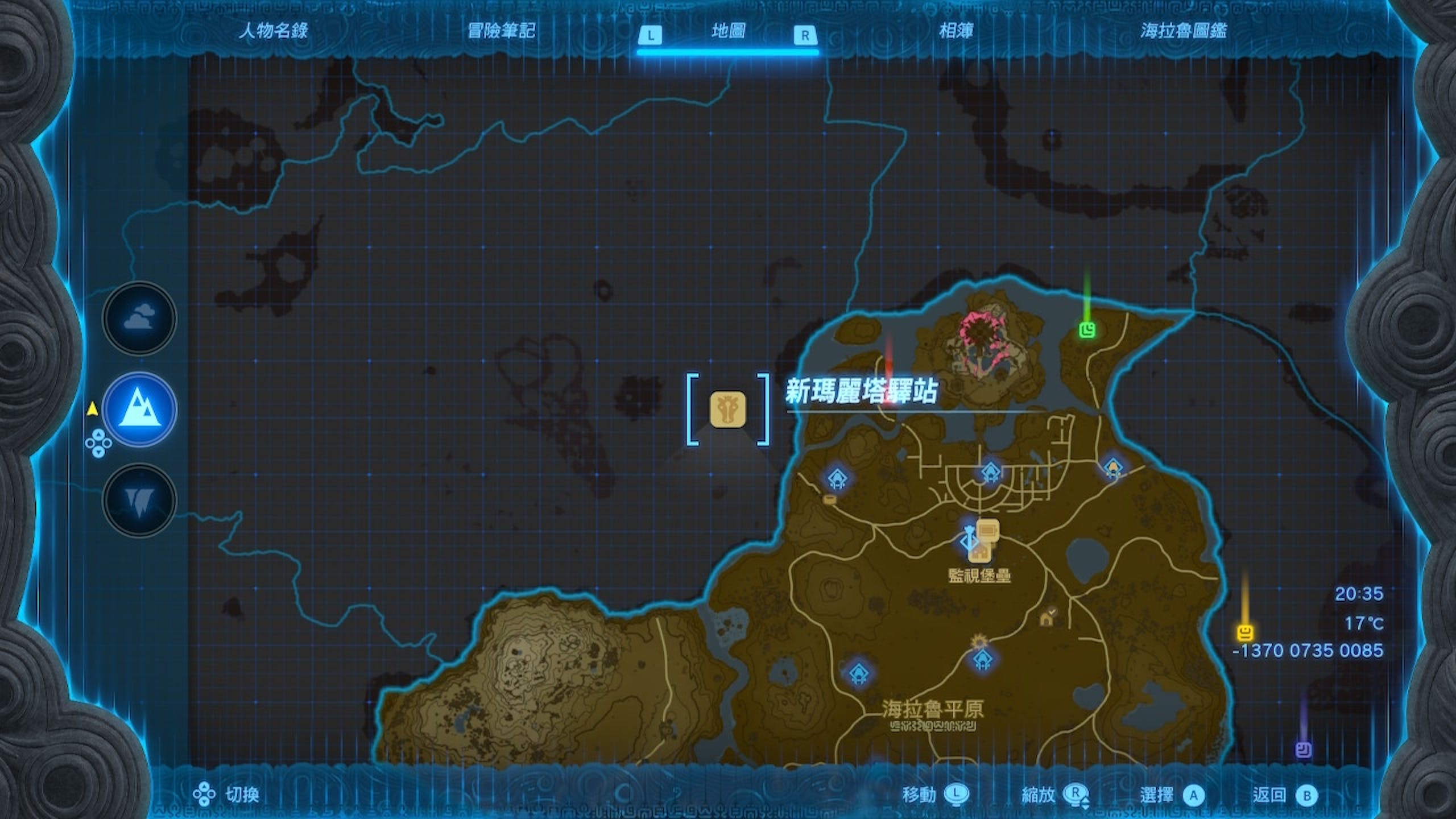Select the red beam map pin
The image size is (1456, 819).
point(890,392)
